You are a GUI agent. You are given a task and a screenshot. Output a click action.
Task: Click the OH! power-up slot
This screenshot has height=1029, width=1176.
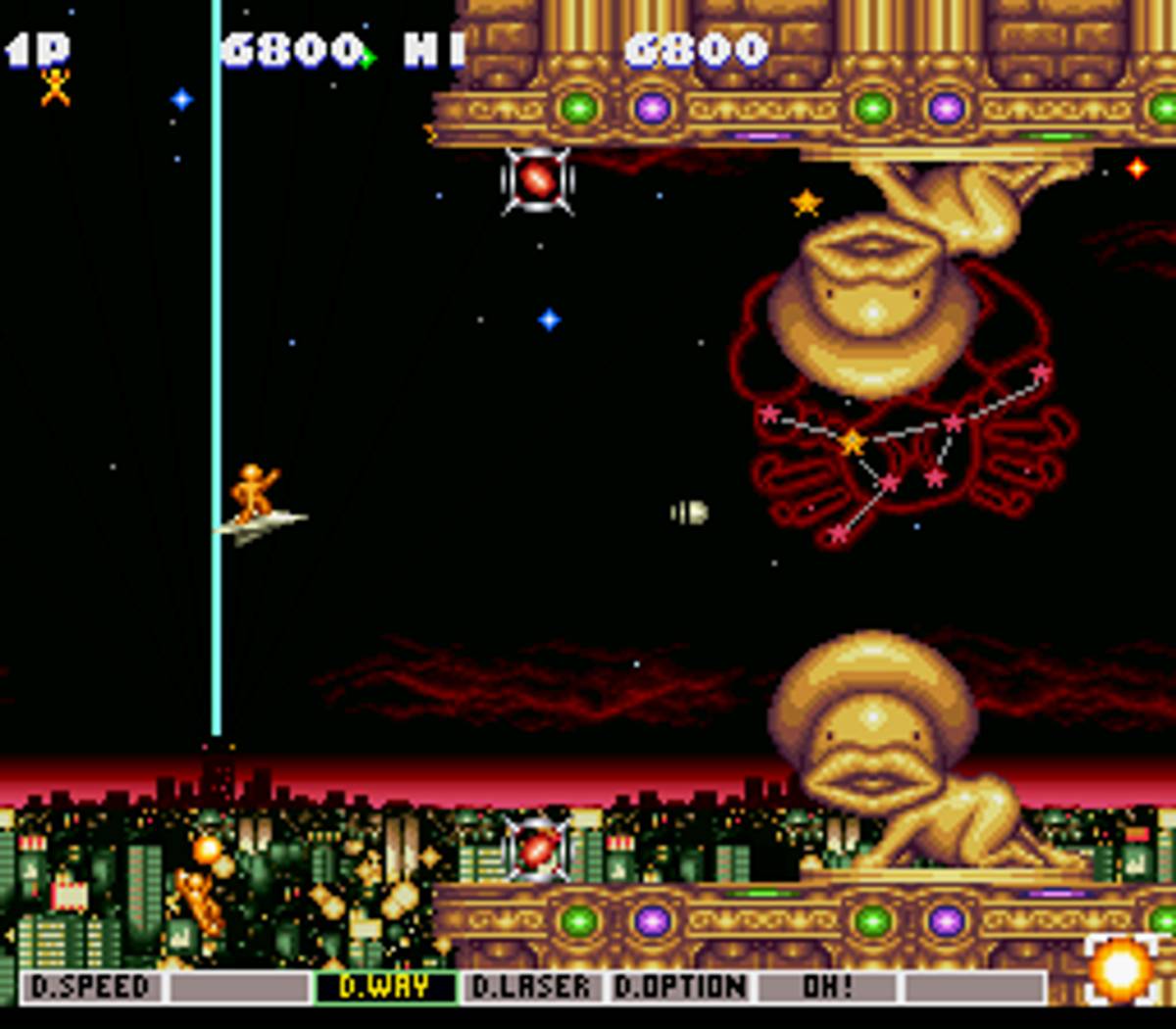(828, 987)
